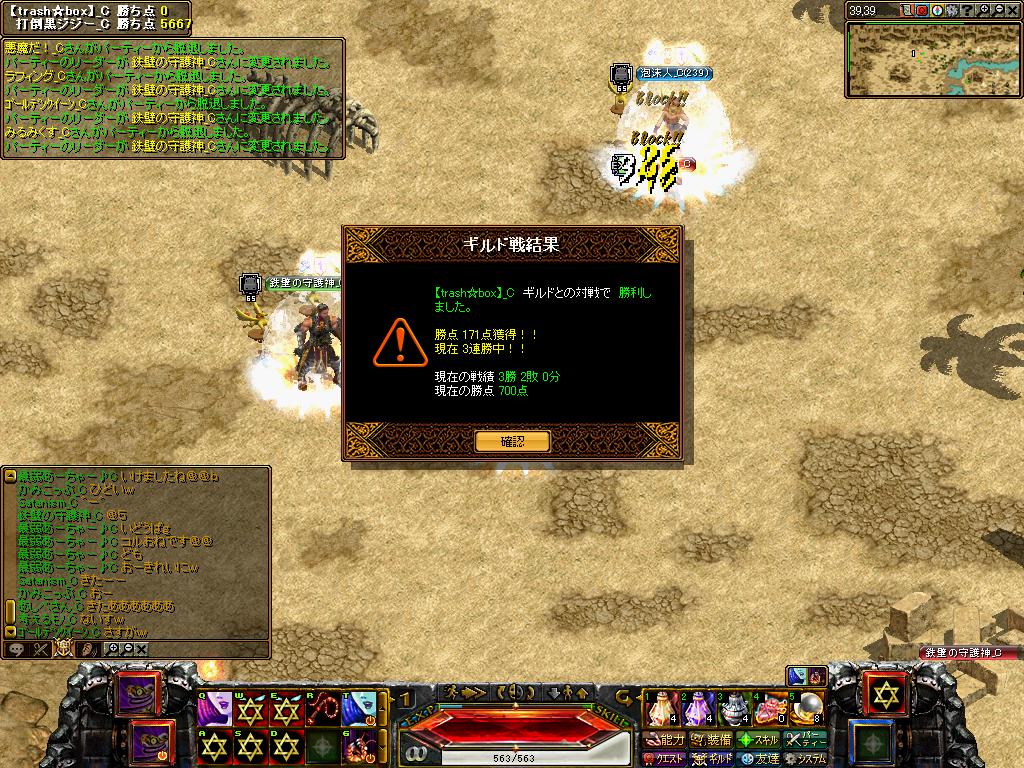Close the minimap with the X button
1024x768 pixels.
(x=1014, y=11)
